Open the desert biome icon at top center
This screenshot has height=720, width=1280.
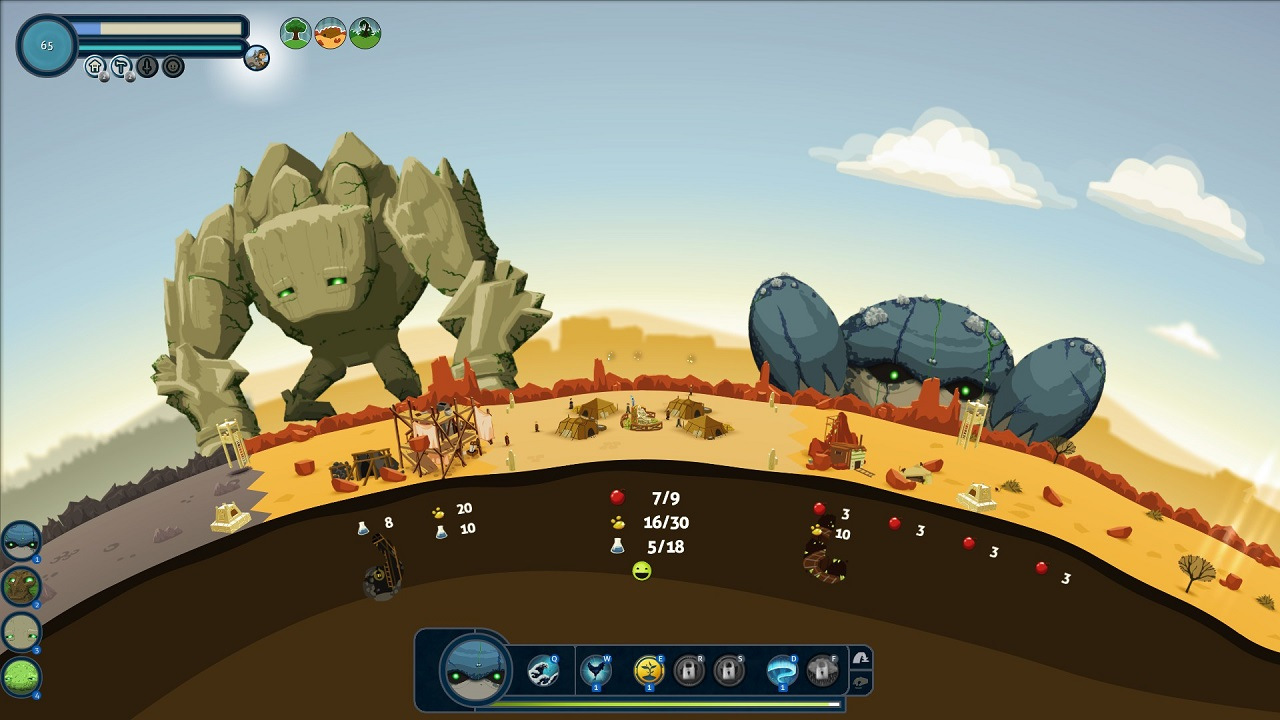328,31
